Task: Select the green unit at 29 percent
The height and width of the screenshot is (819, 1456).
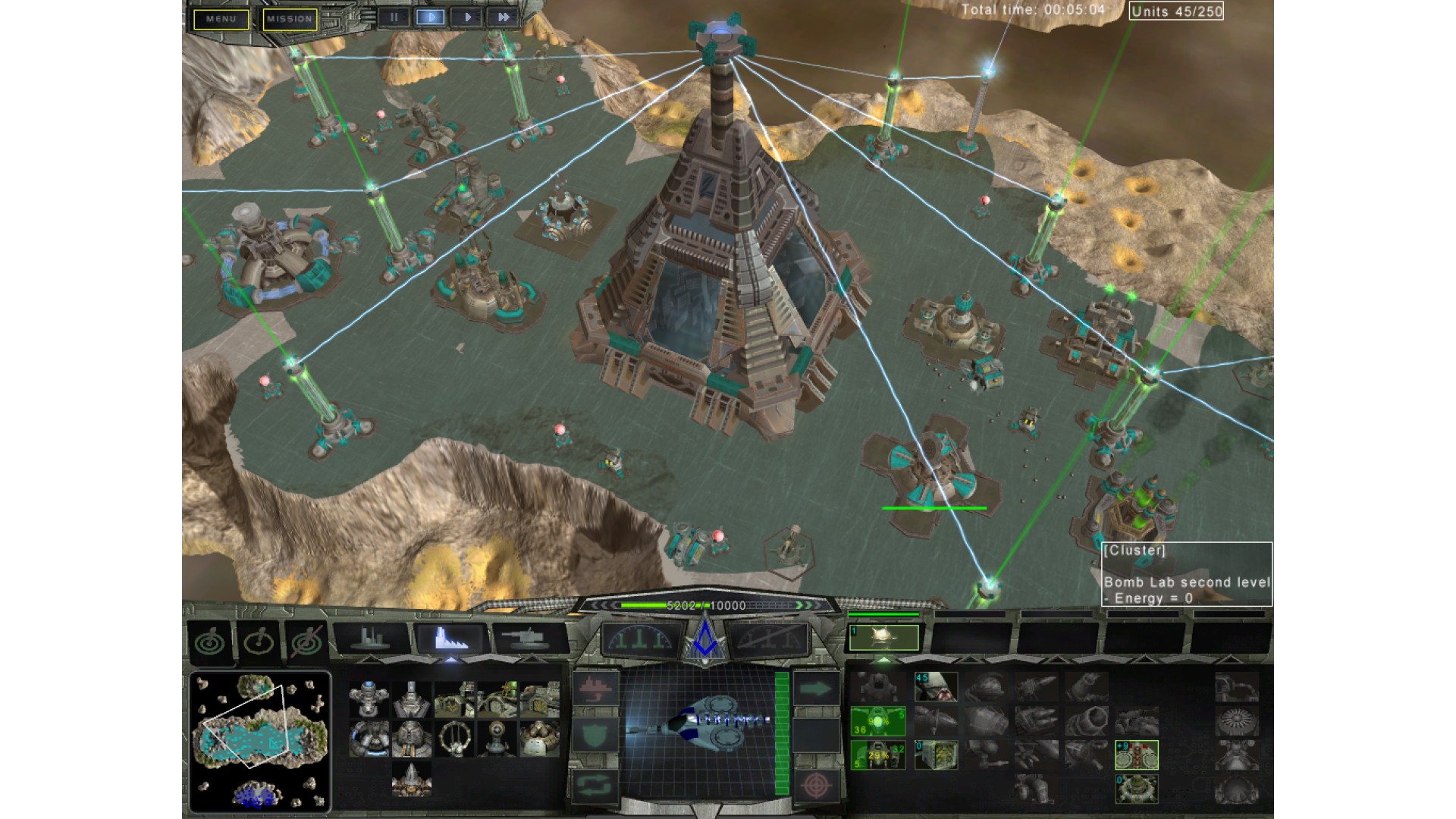Action: click(877, 755)
